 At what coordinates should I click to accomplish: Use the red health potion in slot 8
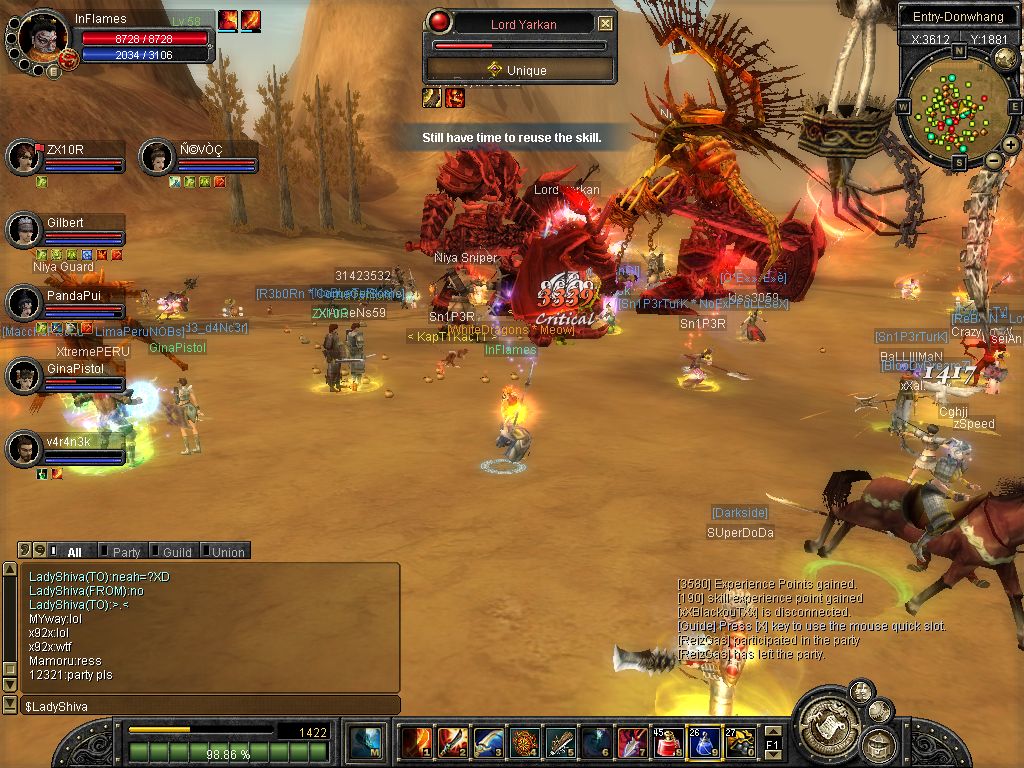click(667, 742)
